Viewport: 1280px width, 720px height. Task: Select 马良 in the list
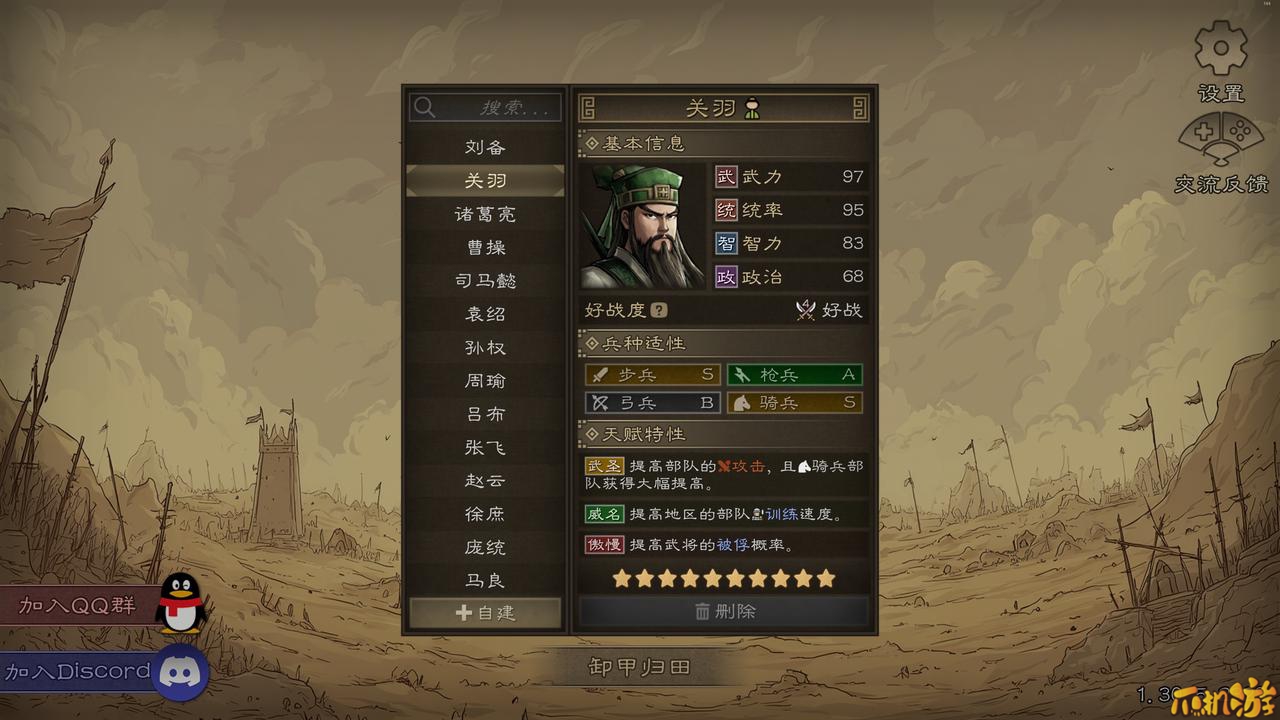click(x=485, y=580)
